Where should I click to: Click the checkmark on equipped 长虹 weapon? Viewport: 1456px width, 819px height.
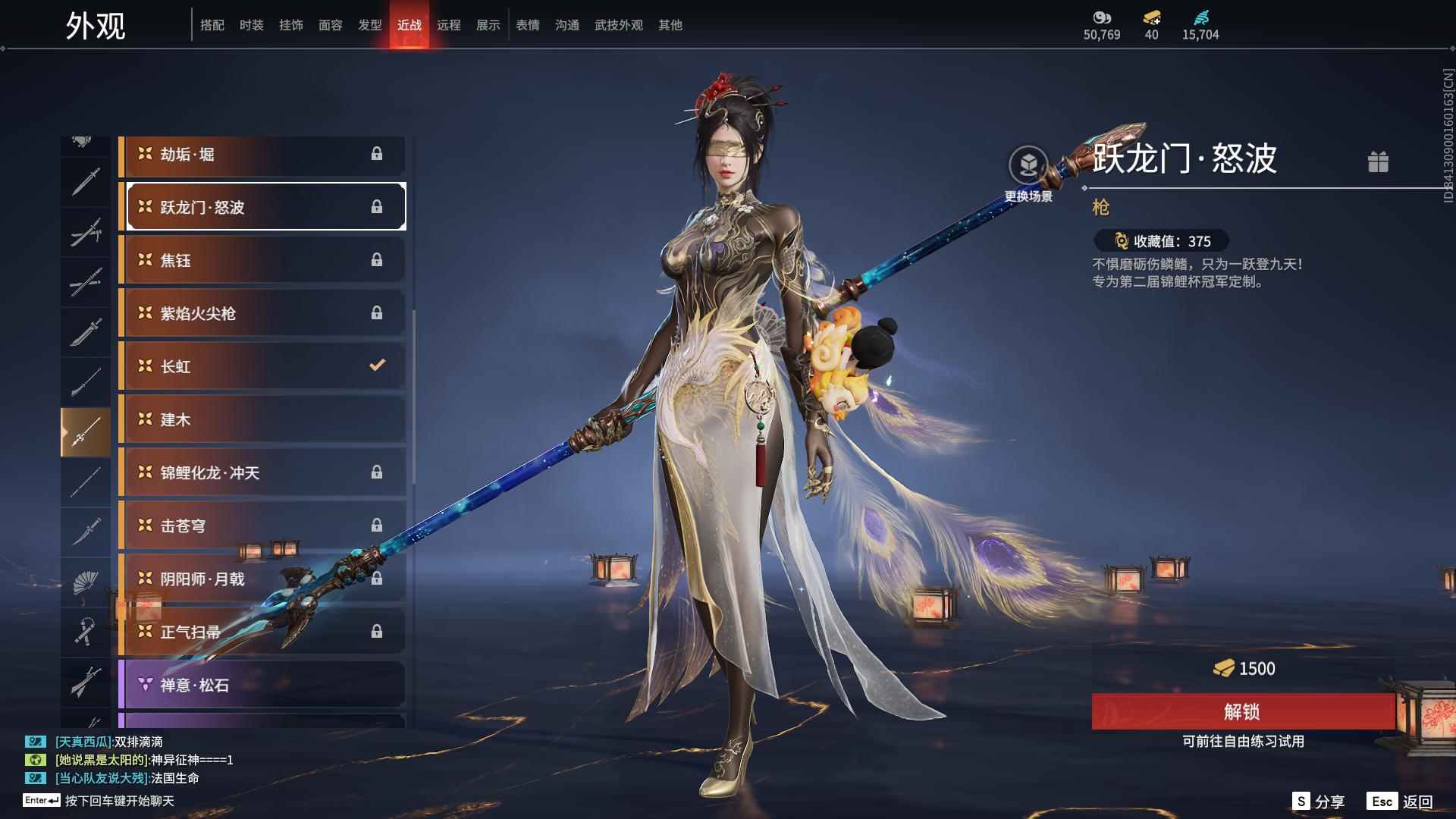click(x=377, y=365)
